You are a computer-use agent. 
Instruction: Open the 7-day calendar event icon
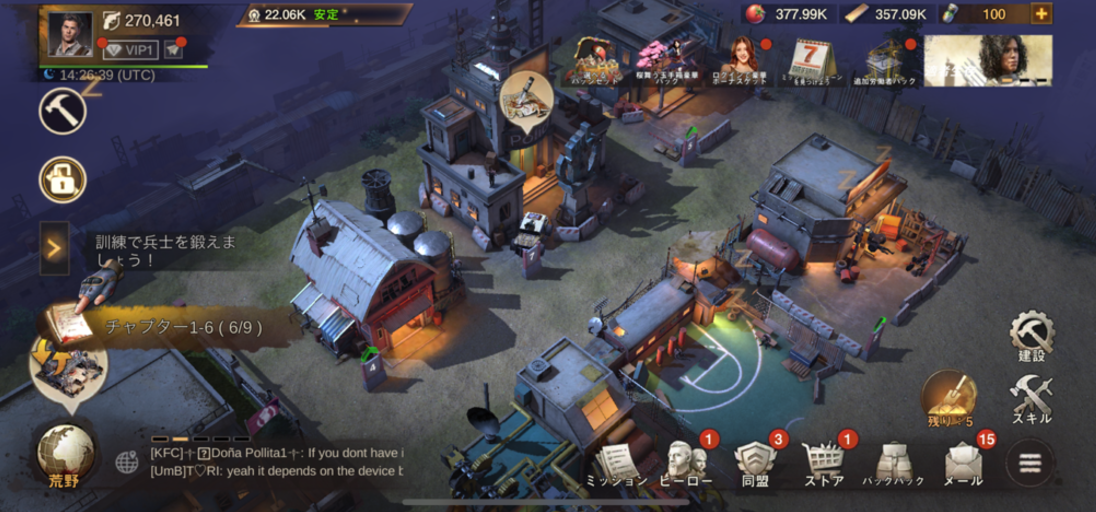point(813,62)
